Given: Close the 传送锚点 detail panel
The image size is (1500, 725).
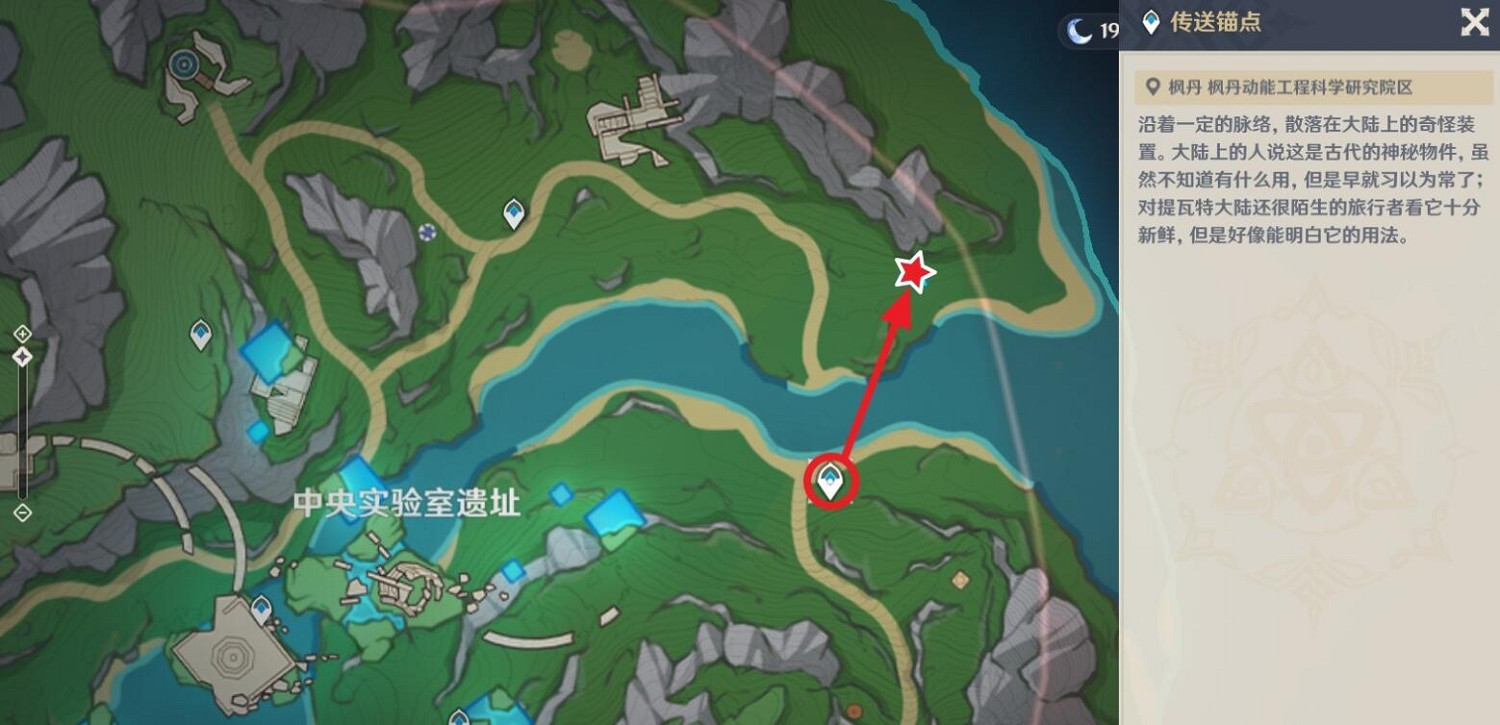Looking at the screenshot, I should [x=1476, y=22].
